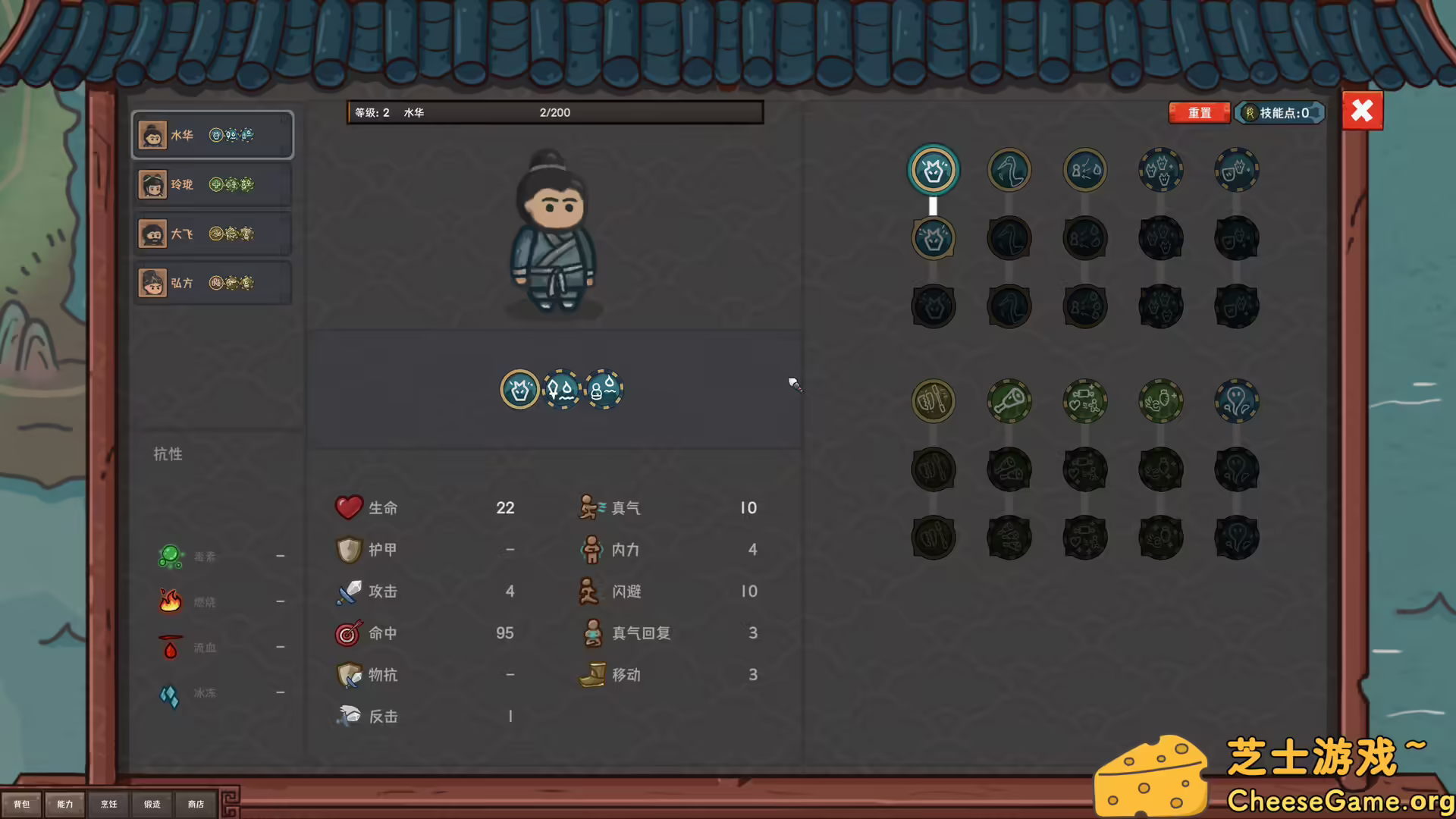Choose the crane bird skill node
The image size is (1456, 819).
[1009, 170]
